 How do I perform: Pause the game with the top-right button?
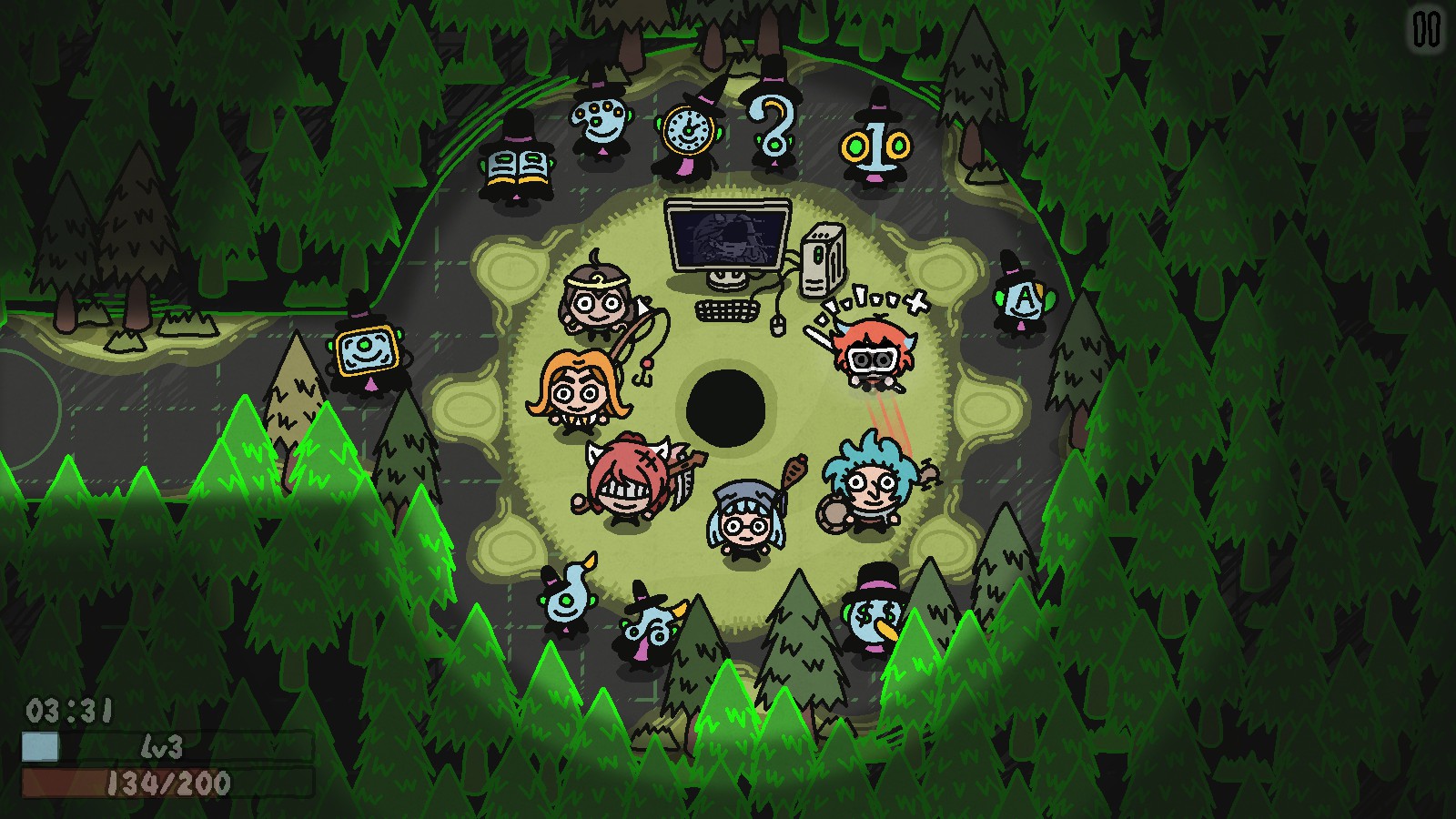click(x=1426, y=30)
